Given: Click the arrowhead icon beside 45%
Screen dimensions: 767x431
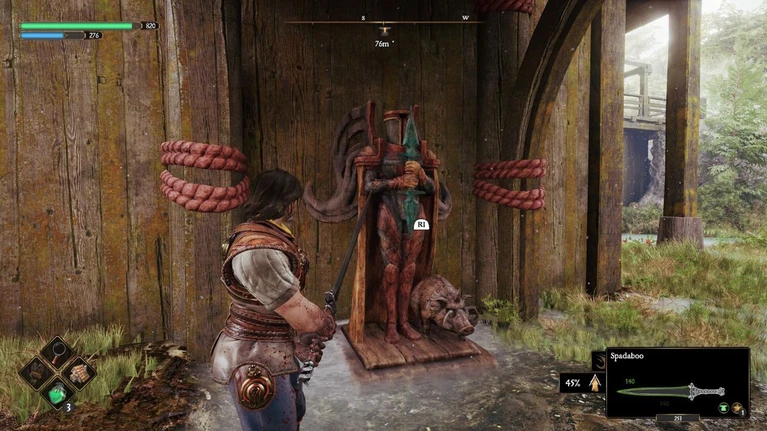Looking at the screenshot, I should 596,382.
